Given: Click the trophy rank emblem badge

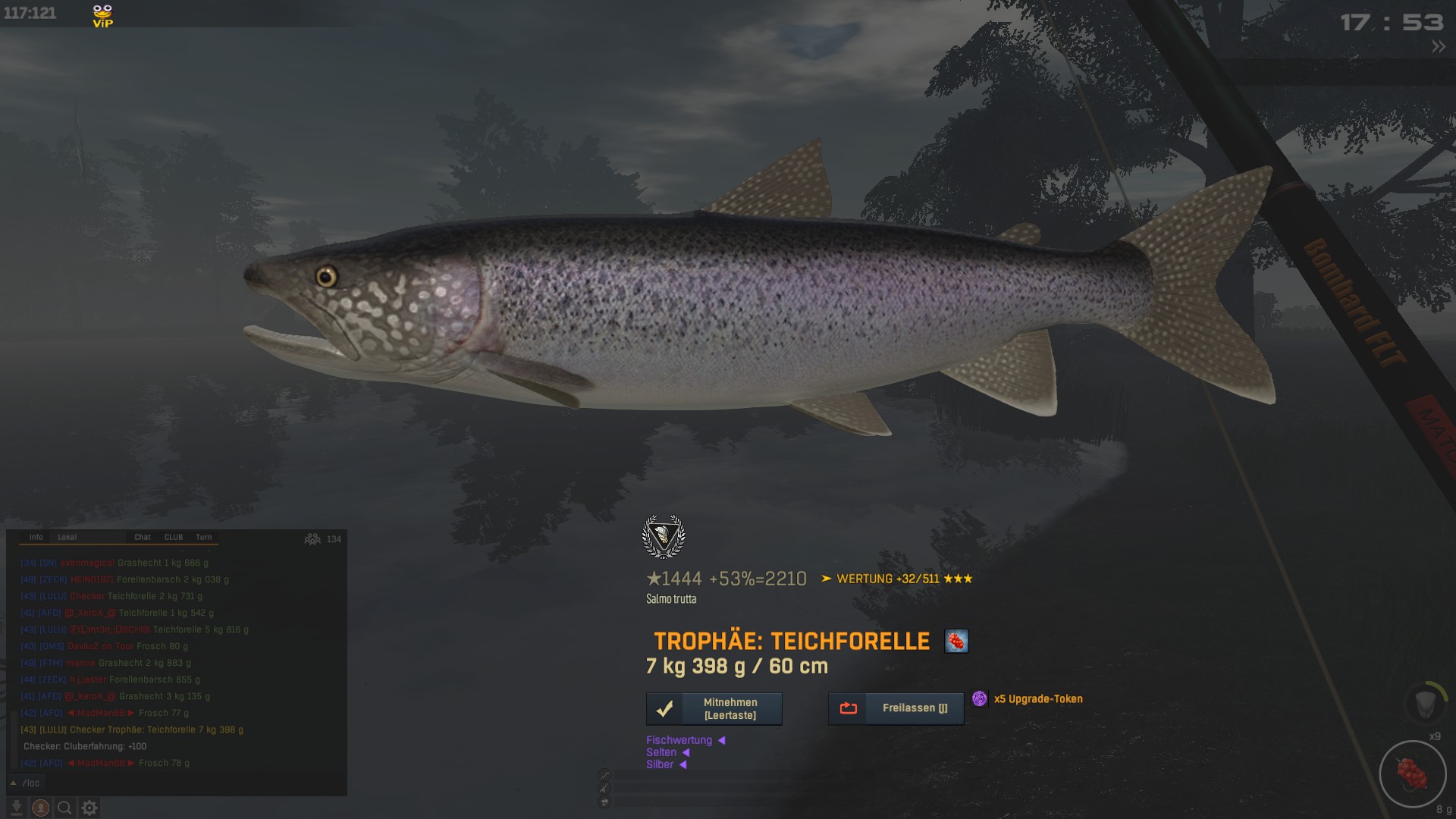Looking at the screenshot, I should [x=664, y=536].
